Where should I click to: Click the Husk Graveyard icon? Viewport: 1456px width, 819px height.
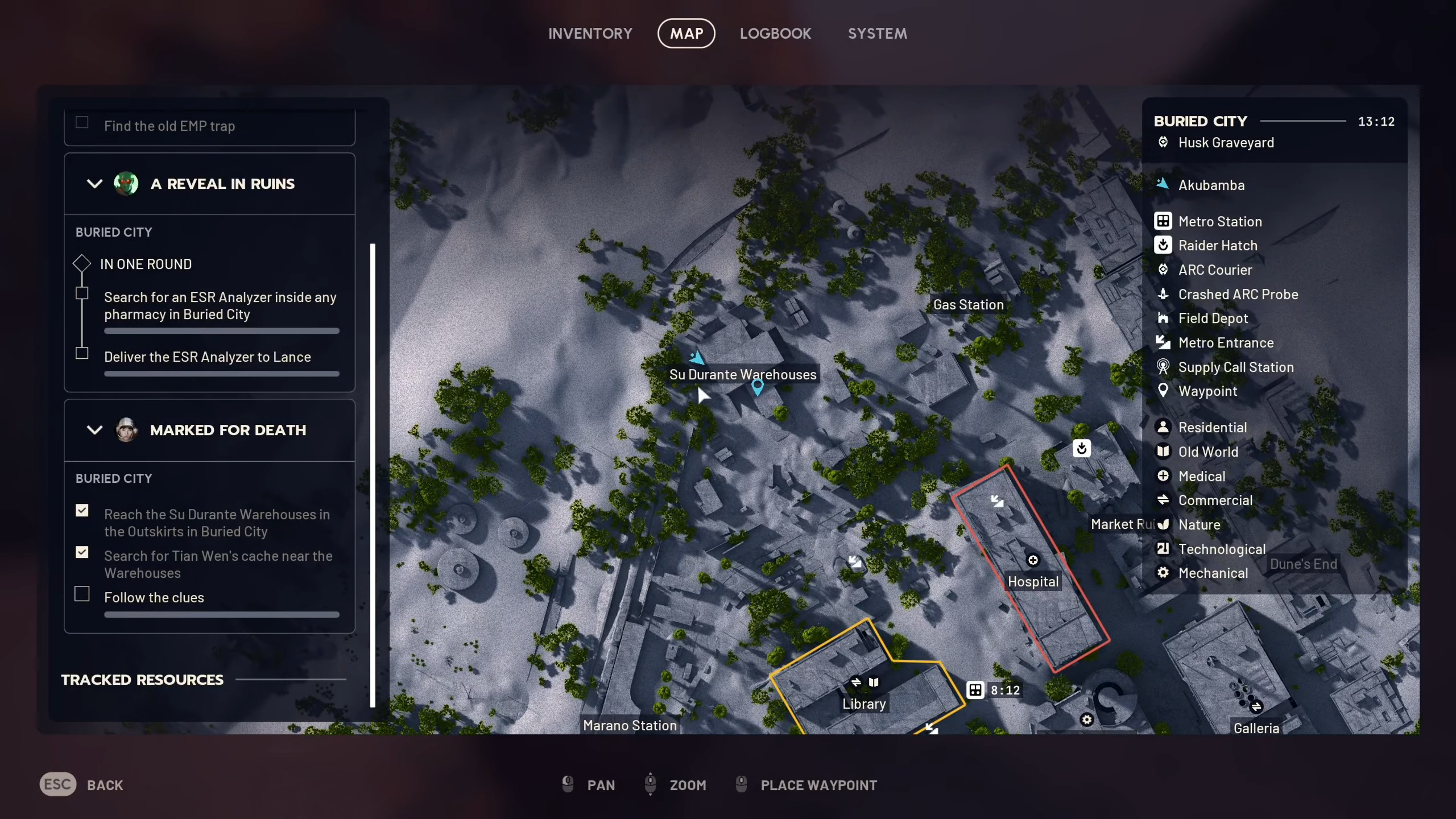pos(1164,142)
